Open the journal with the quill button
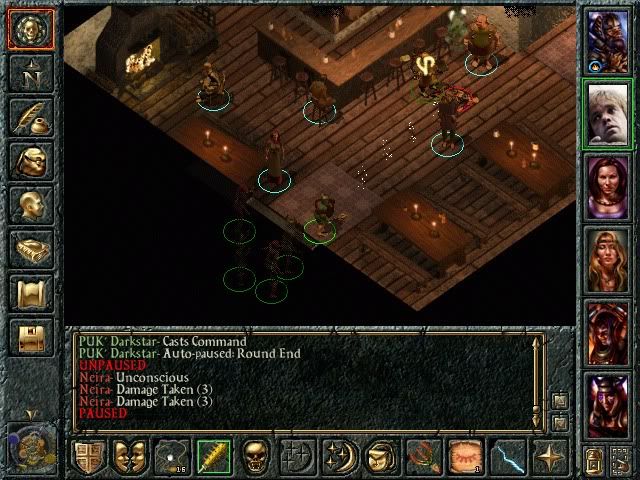This screenshot has width=640, height=480. pyautogui.click(x=30, y=118)
